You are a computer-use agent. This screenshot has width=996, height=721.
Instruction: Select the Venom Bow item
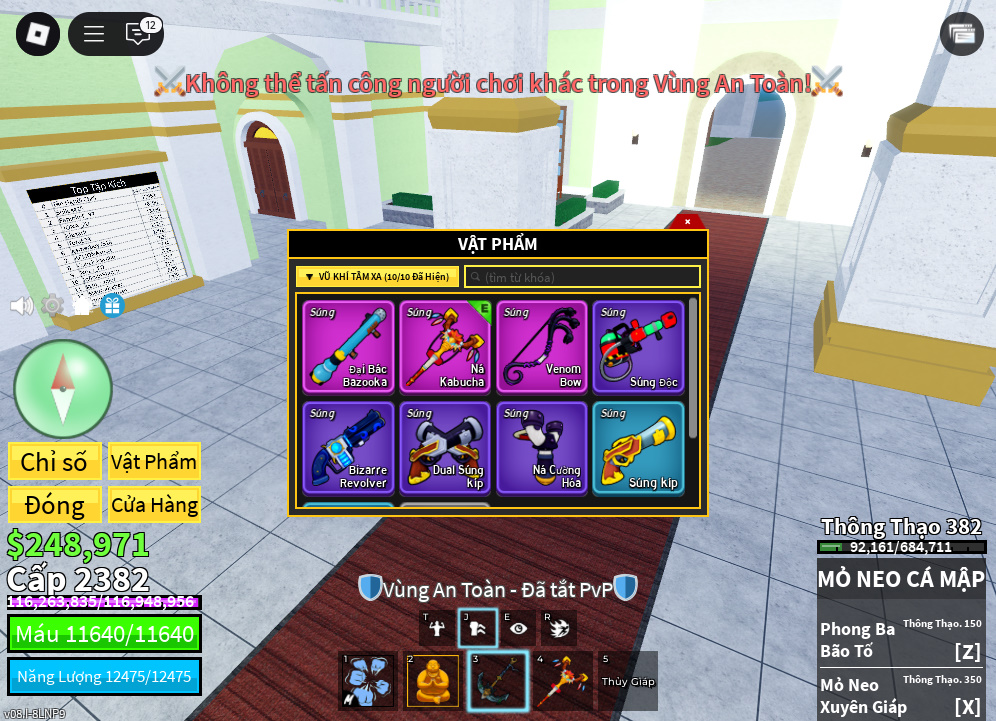(542, 347)
